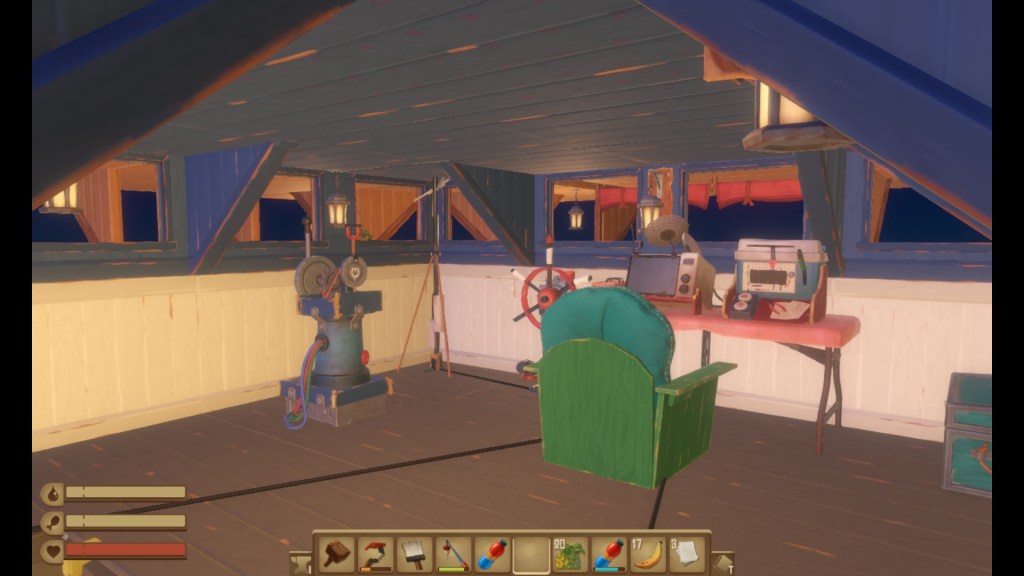Pick the empty highlighted hotbar slot
1024x576 pixels.
point(531,554)
